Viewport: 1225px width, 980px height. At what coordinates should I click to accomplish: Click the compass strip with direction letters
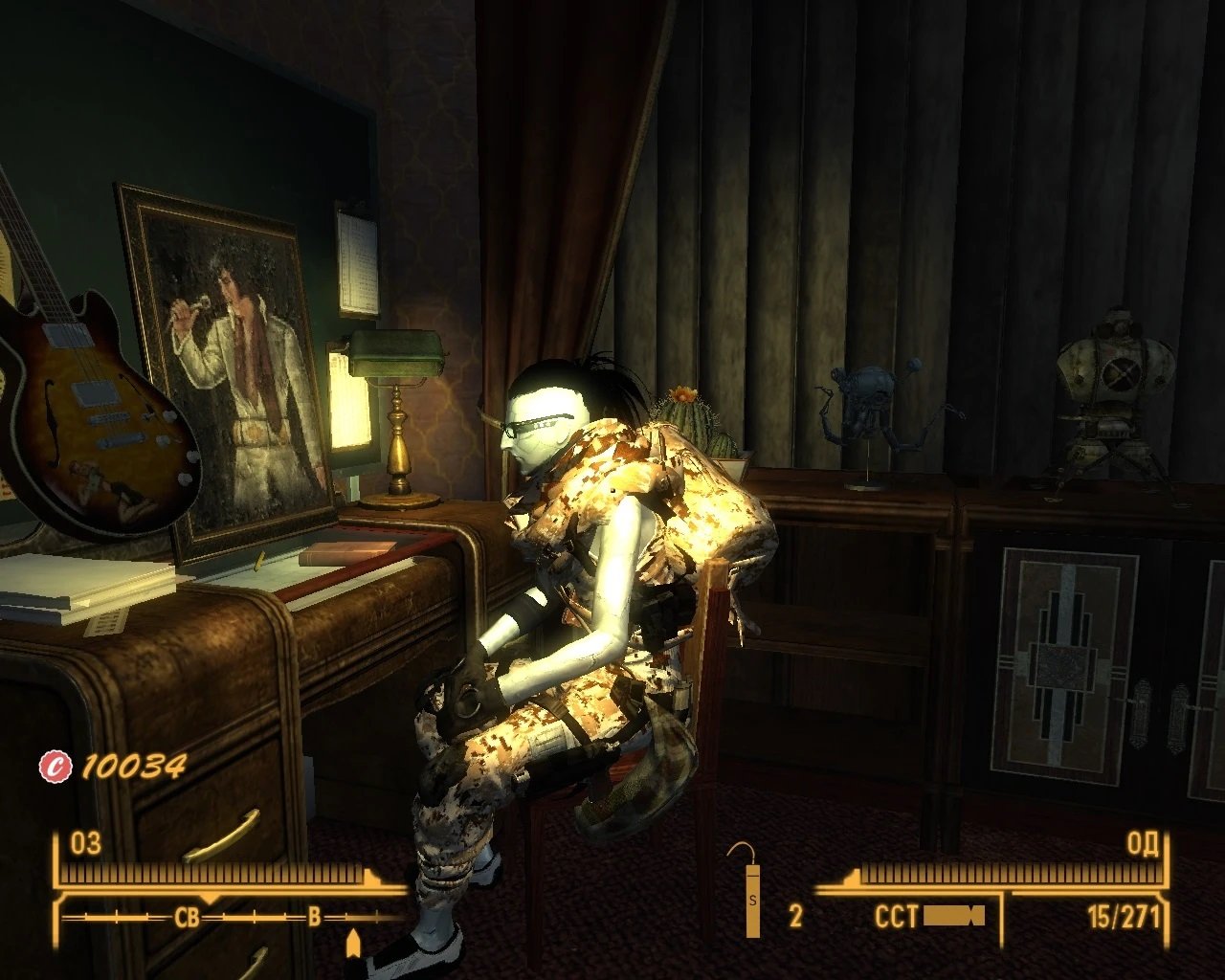pyautogui.click(x=231, y=917)
